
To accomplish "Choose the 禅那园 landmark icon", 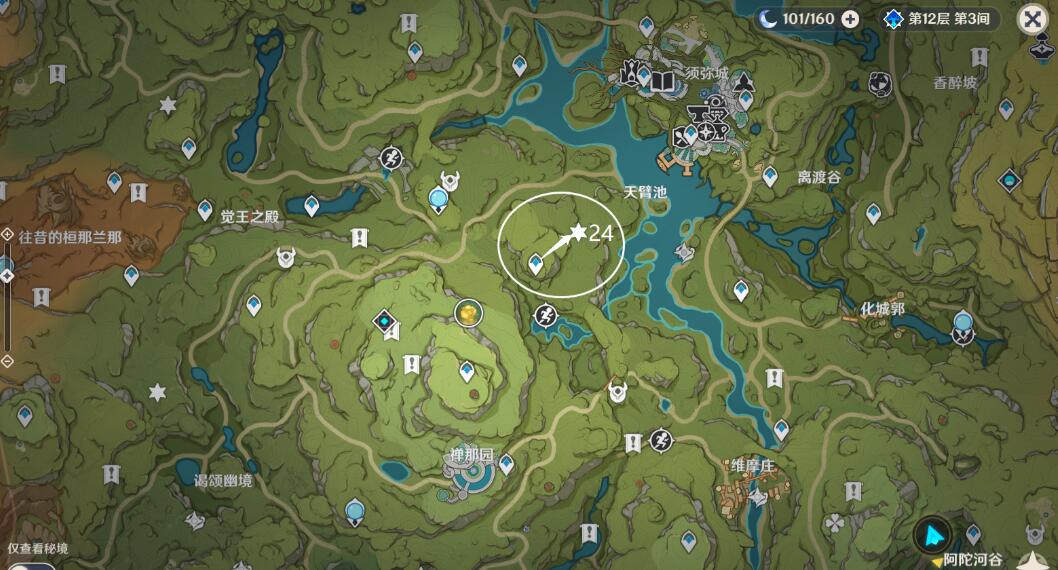I will pos(468,479).
